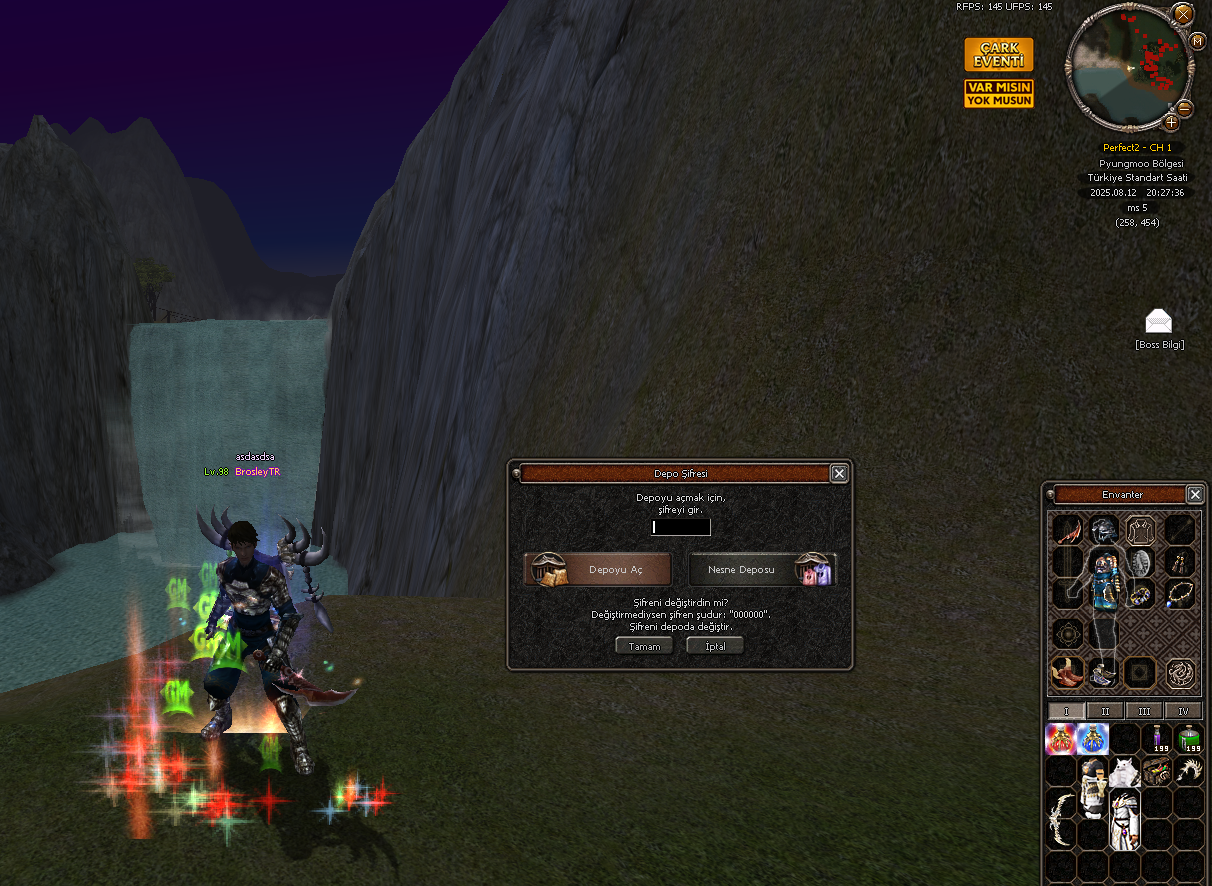Open the Nesne Deposu storage

pyautogui.click(x=762, y=569)
